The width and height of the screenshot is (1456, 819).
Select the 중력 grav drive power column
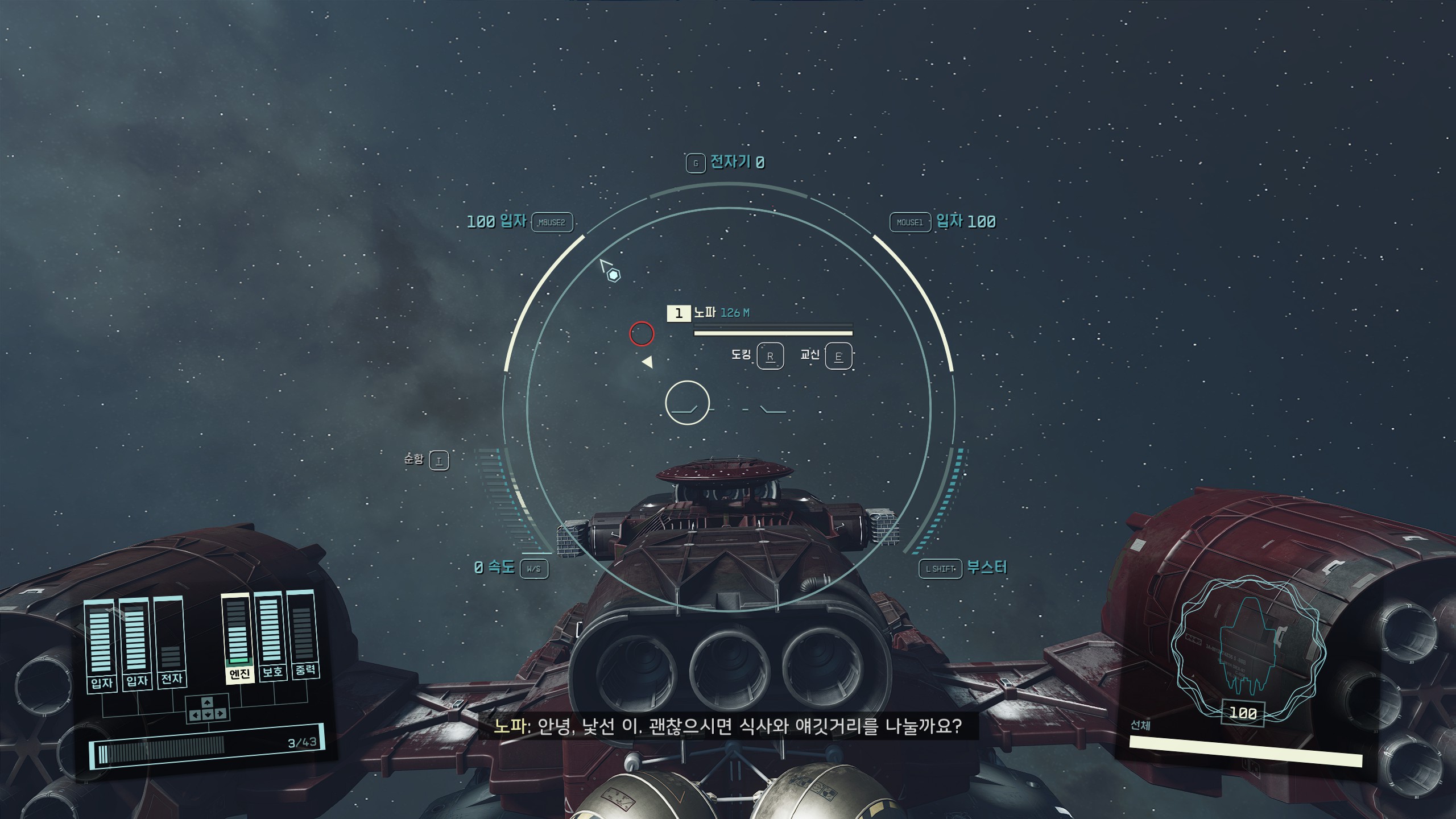point(303,632)
